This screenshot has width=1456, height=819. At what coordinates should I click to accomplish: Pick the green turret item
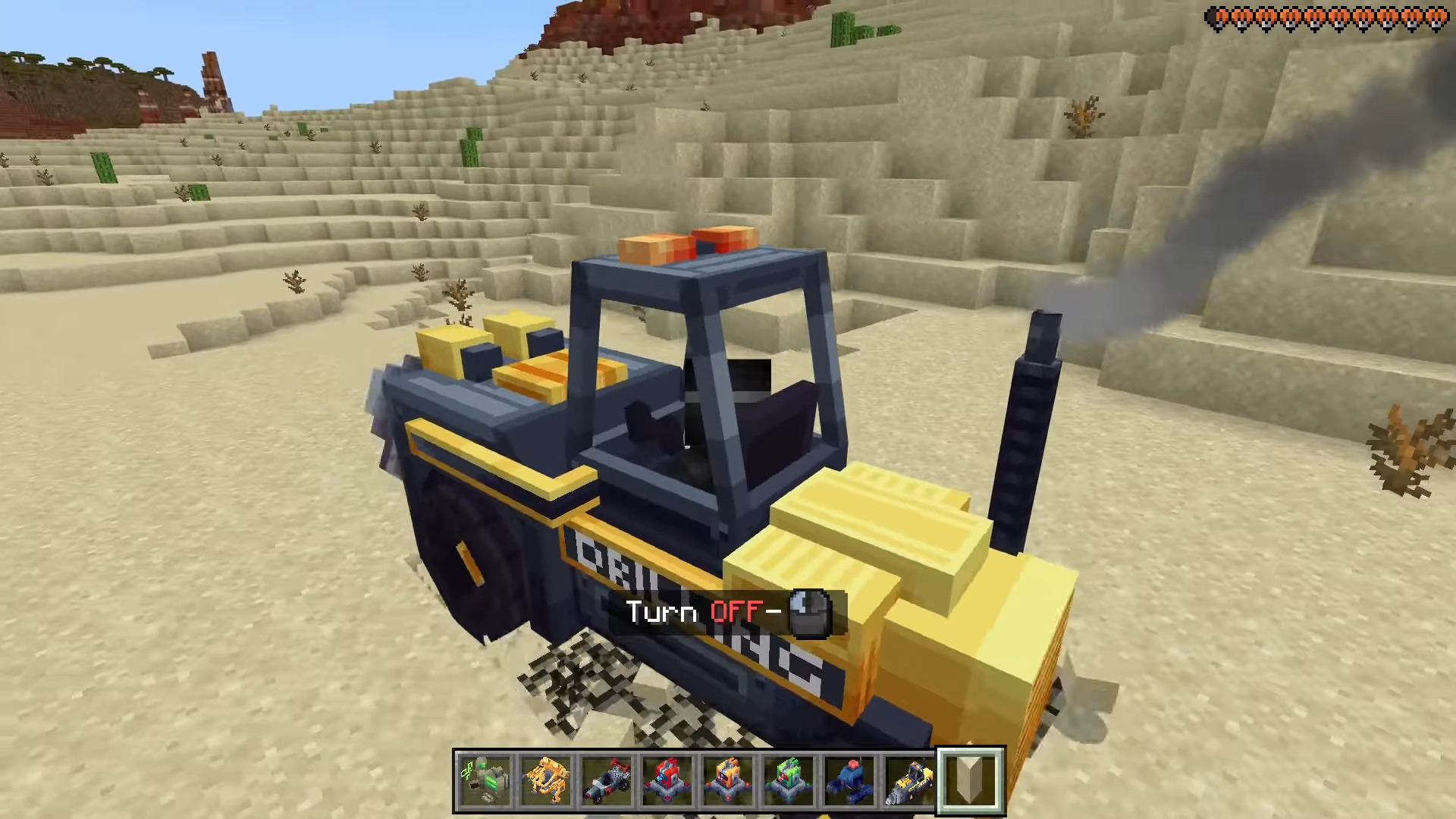pyautogui.click(x=789, y=780)
